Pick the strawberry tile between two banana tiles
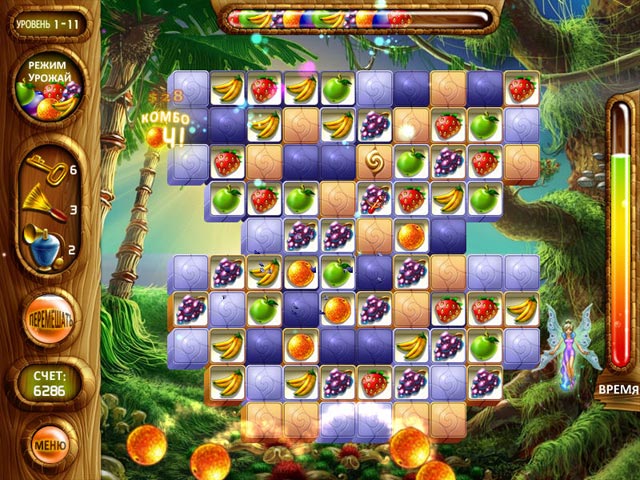Image resolution: width=640 pixels, height=480 pixels. coord(264,88)
